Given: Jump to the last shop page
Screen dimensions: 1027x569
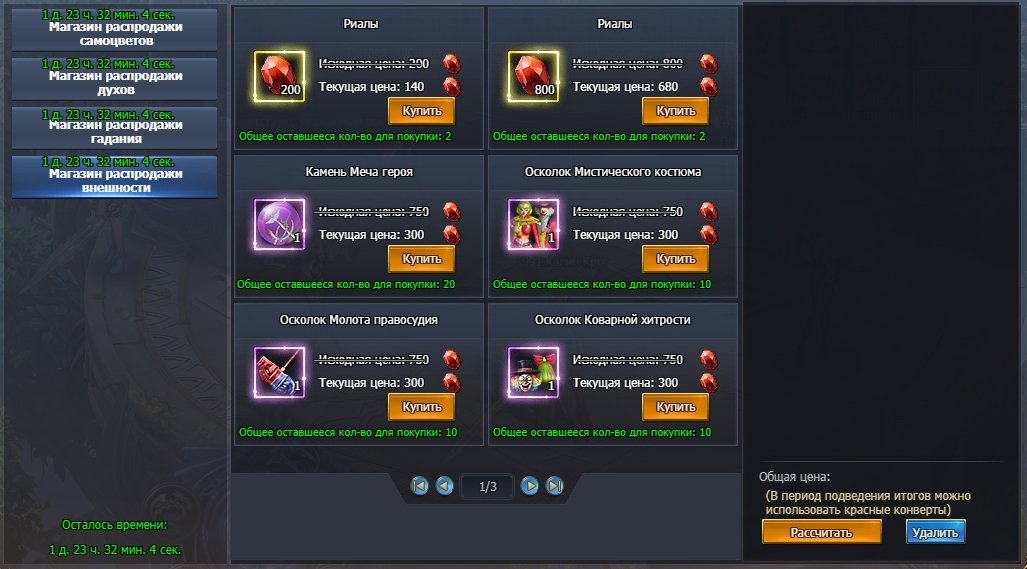Looking at the screenshot, I should click(x=555, y=486).
